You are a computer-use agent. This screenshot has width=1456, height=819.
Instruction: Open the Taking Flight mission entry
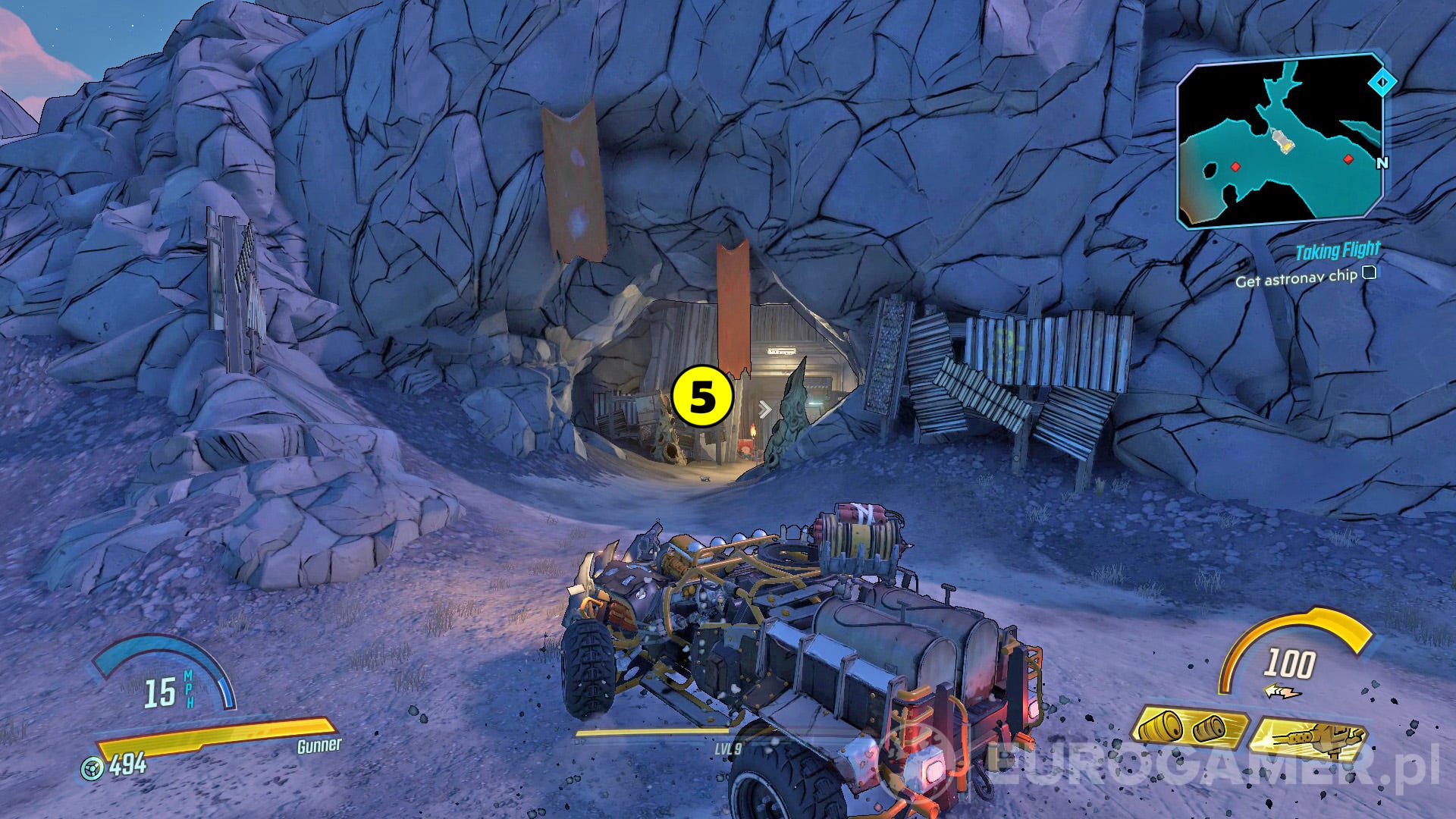tap(1338, 249)
